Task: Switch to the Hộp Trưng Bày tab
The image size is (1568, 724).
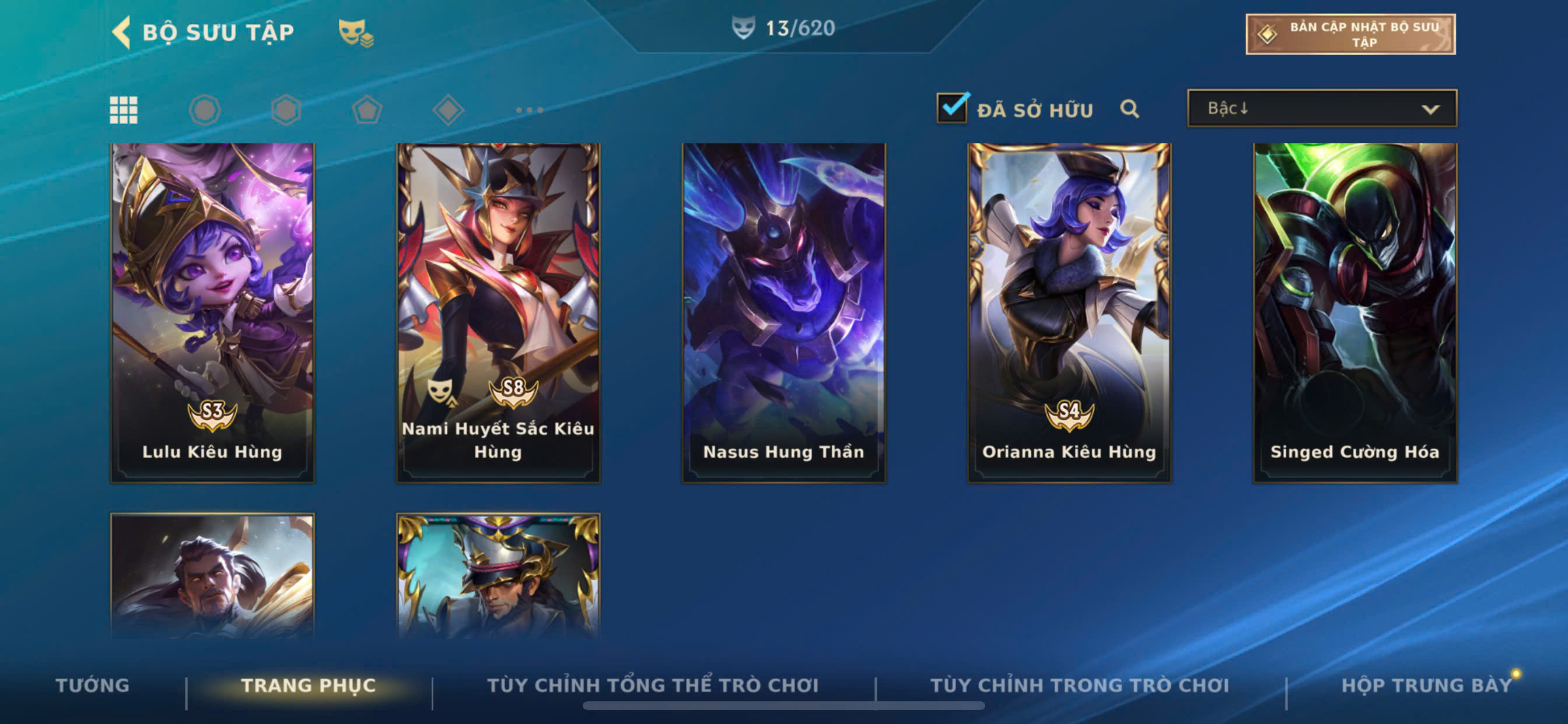Action: tap(1426, 685)
